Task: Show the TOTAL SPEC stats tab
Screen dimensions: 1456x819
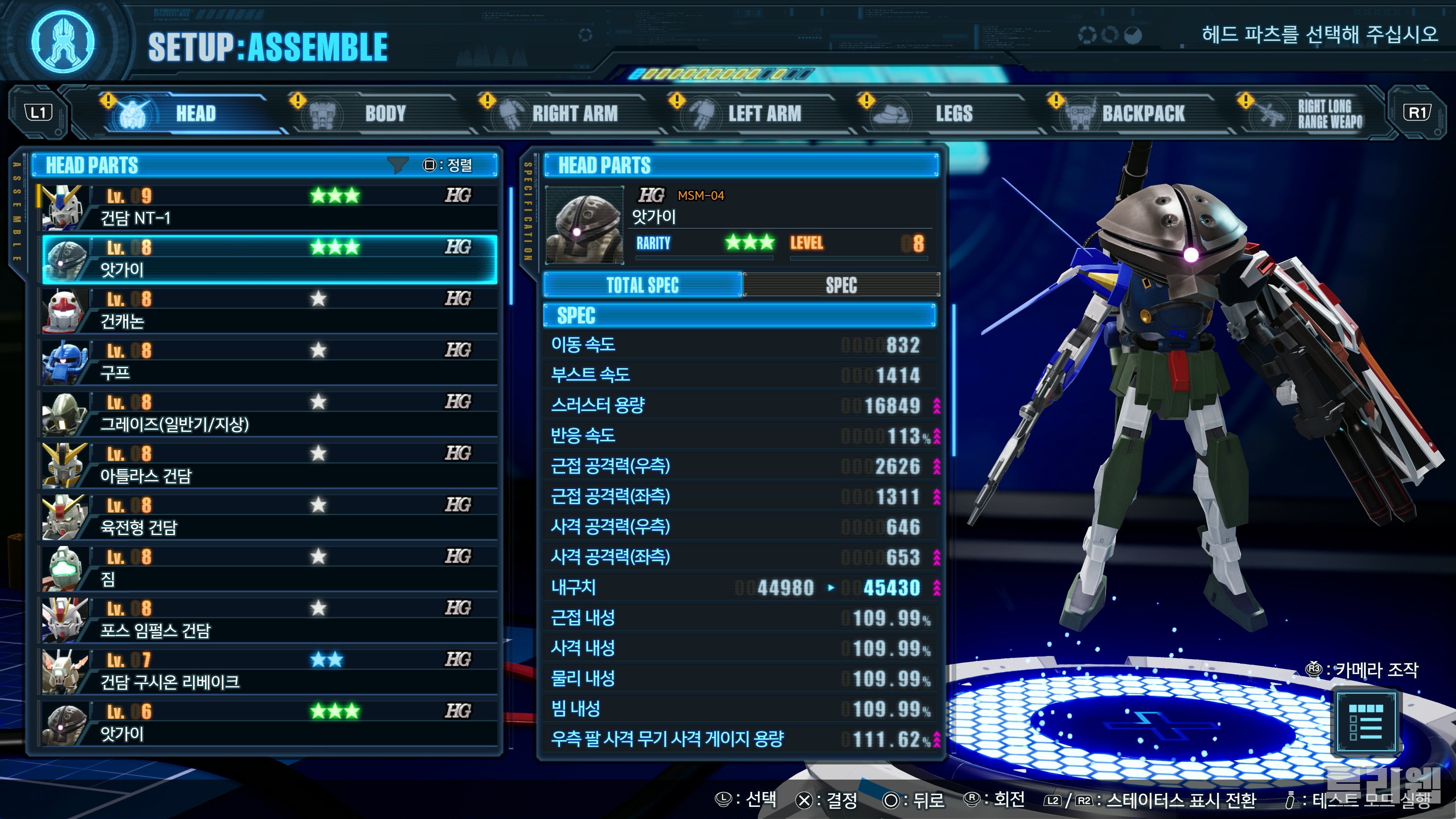Action: [x=643, y=286]
